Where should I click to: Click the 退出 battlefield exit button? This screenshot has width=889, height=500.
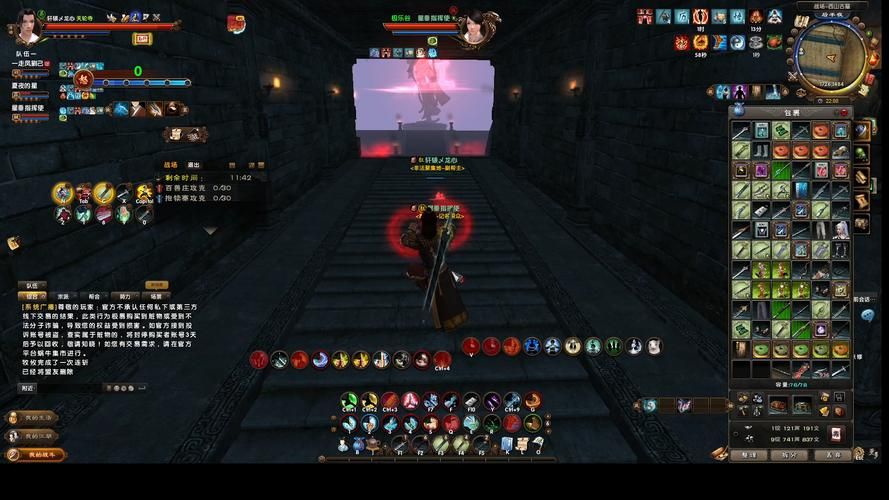(x=194, y=165)
